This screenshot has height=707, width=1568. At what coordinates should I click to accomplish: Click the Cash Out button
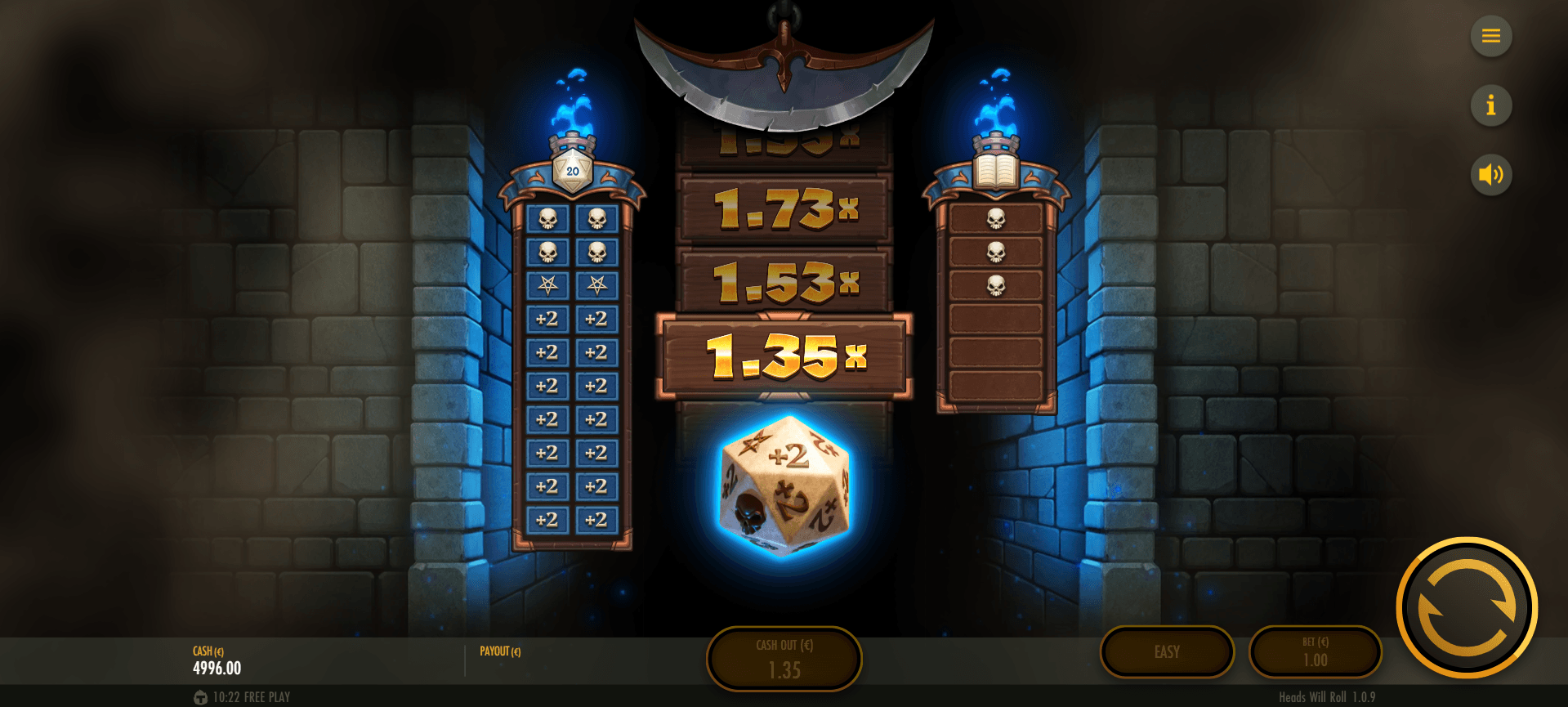[x=784, y=659]
